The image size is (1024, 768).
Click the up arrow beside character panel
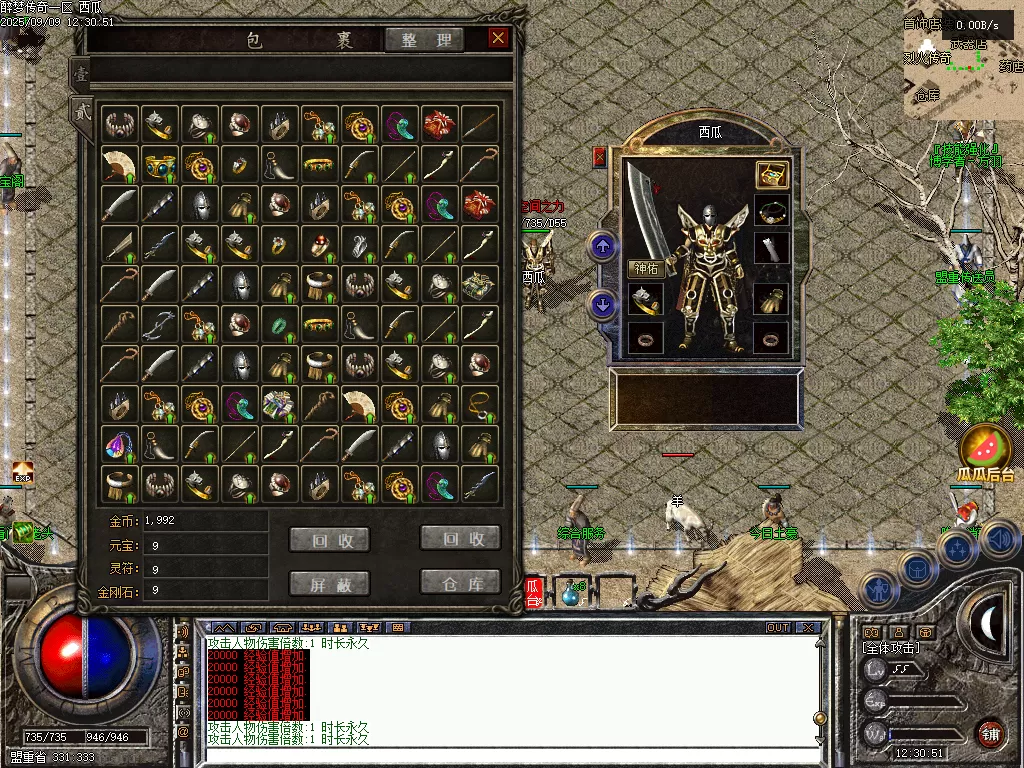click(602, 245)
